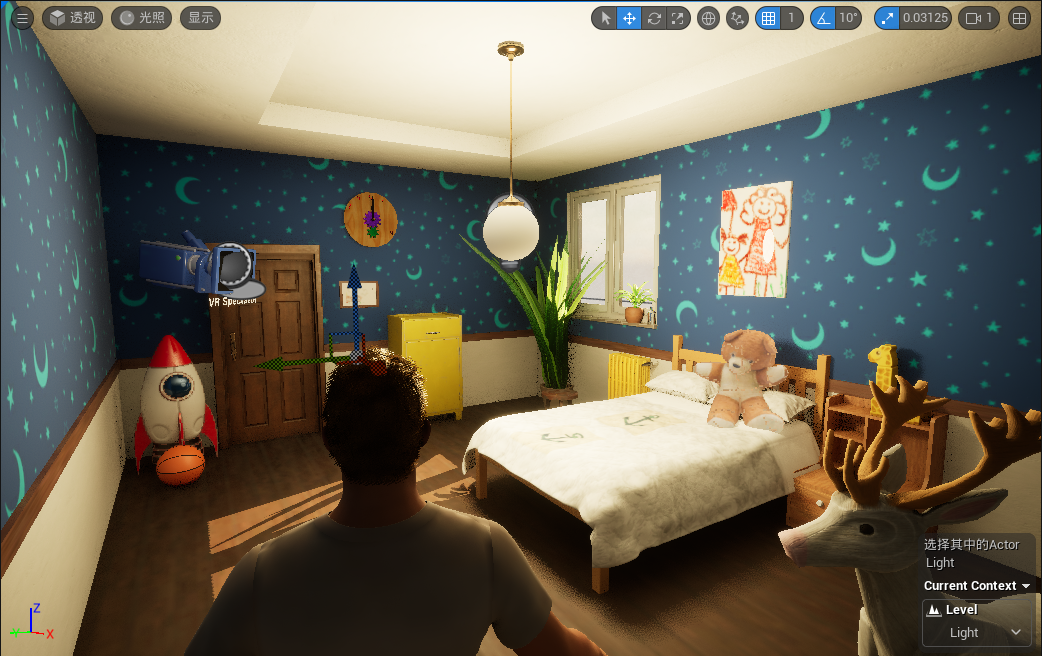The height and width of the screenshot is (656, 1042).
Task: Toggle the globe world/local coordinate button
Action: [708, 18]
